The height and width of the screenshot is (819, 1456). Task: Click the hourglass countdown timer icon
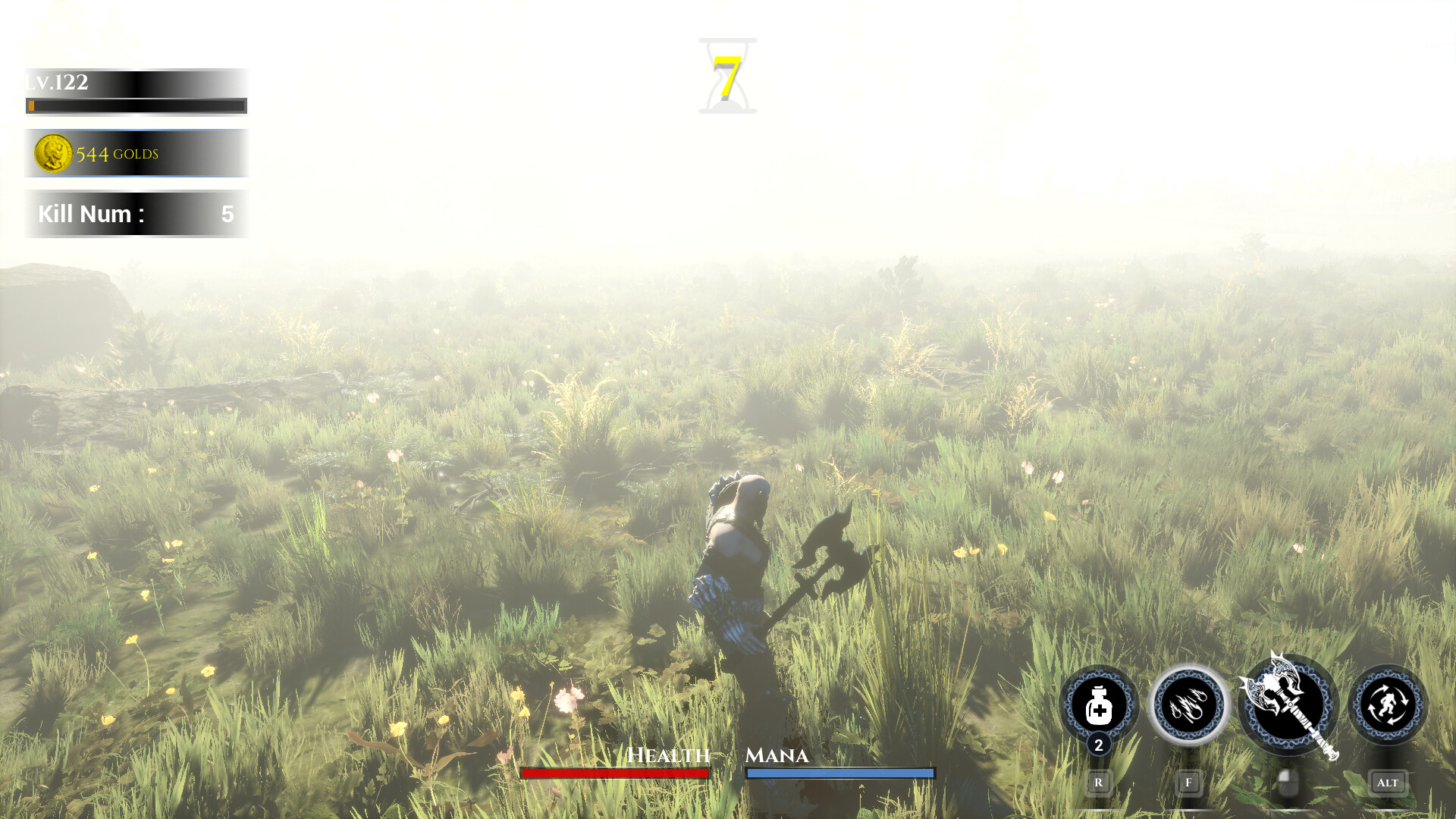pos(726,74)
